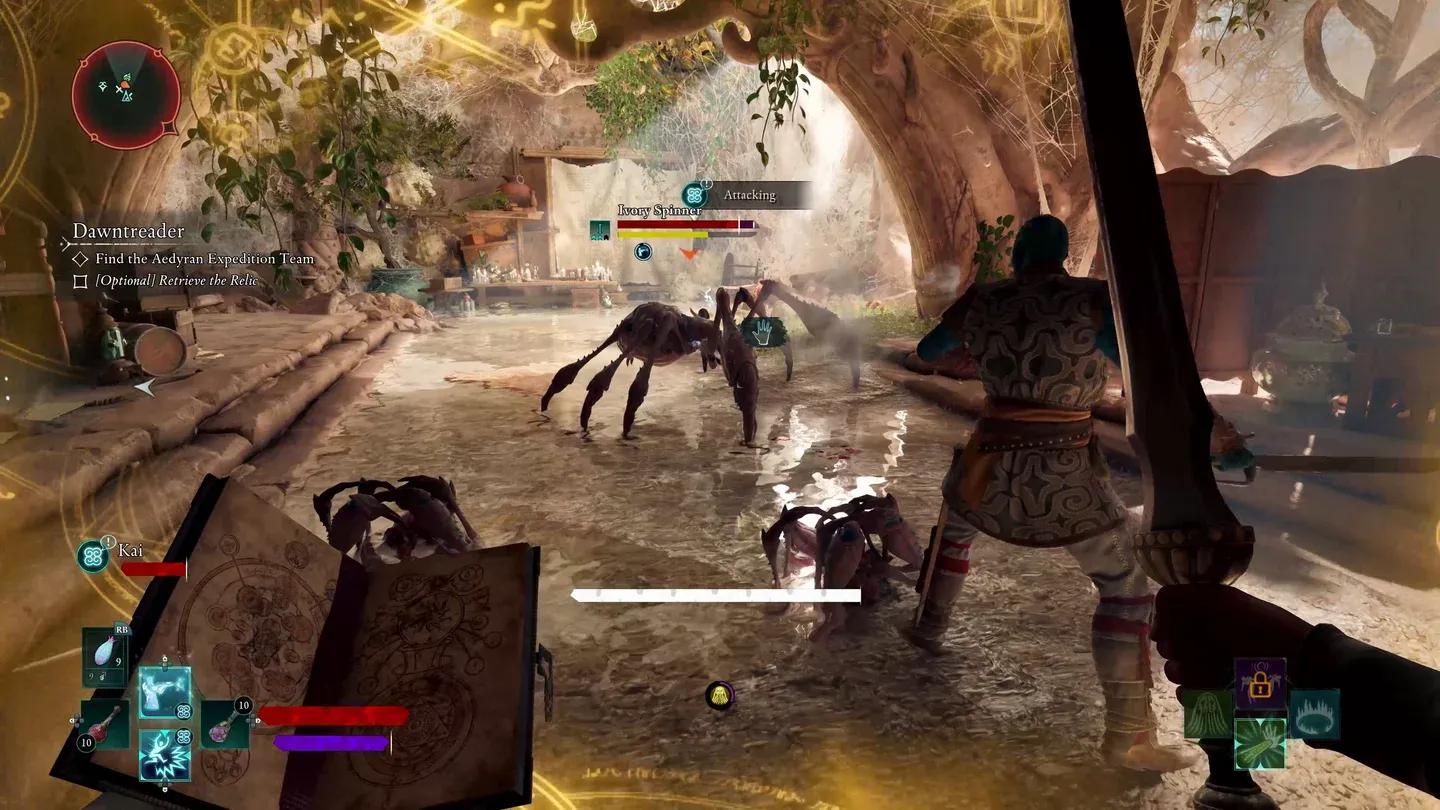Click the green hand marker on the spider
The height and width of the screenshot is (810, 1440).
[x=762, y=333]
